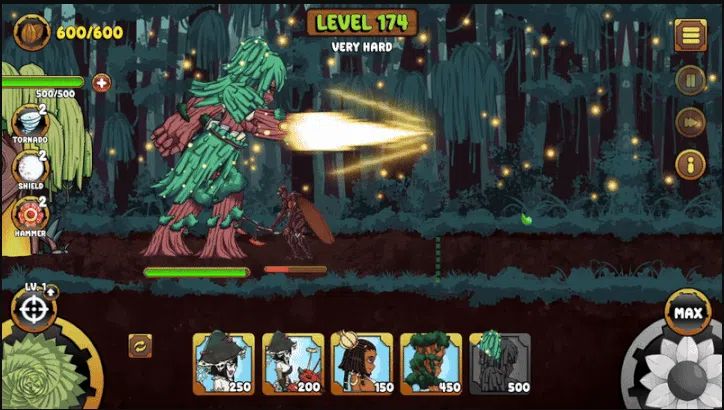
Task: Toggle fast-forward speed
Action: pos(690,121)
